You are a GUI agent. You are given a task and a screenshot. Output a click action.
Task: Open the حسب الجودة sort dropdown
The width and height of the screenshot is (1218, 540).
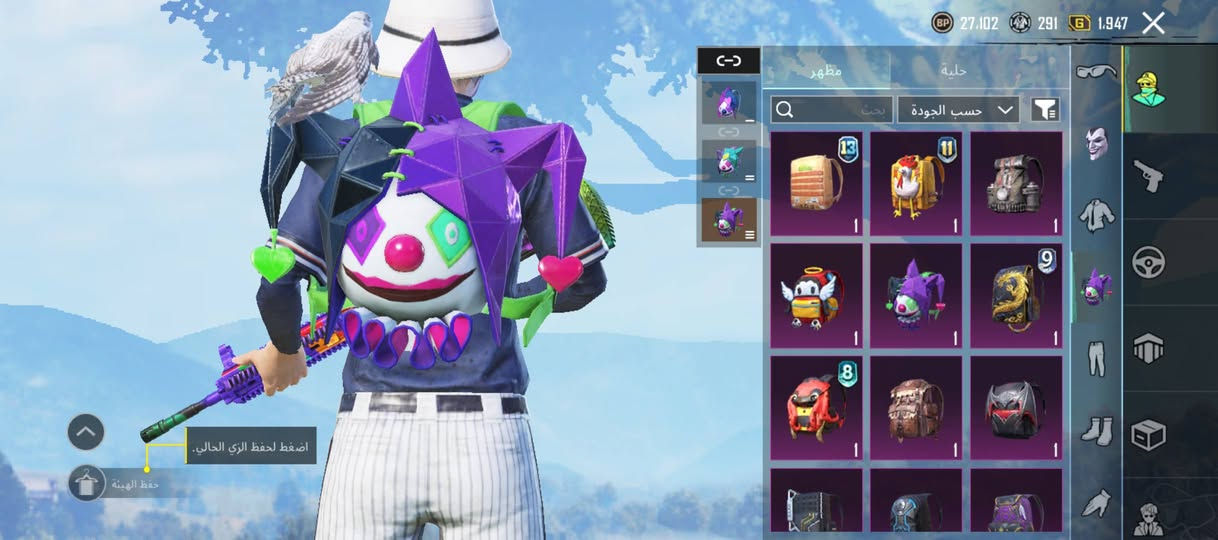[x=958, y=109]
